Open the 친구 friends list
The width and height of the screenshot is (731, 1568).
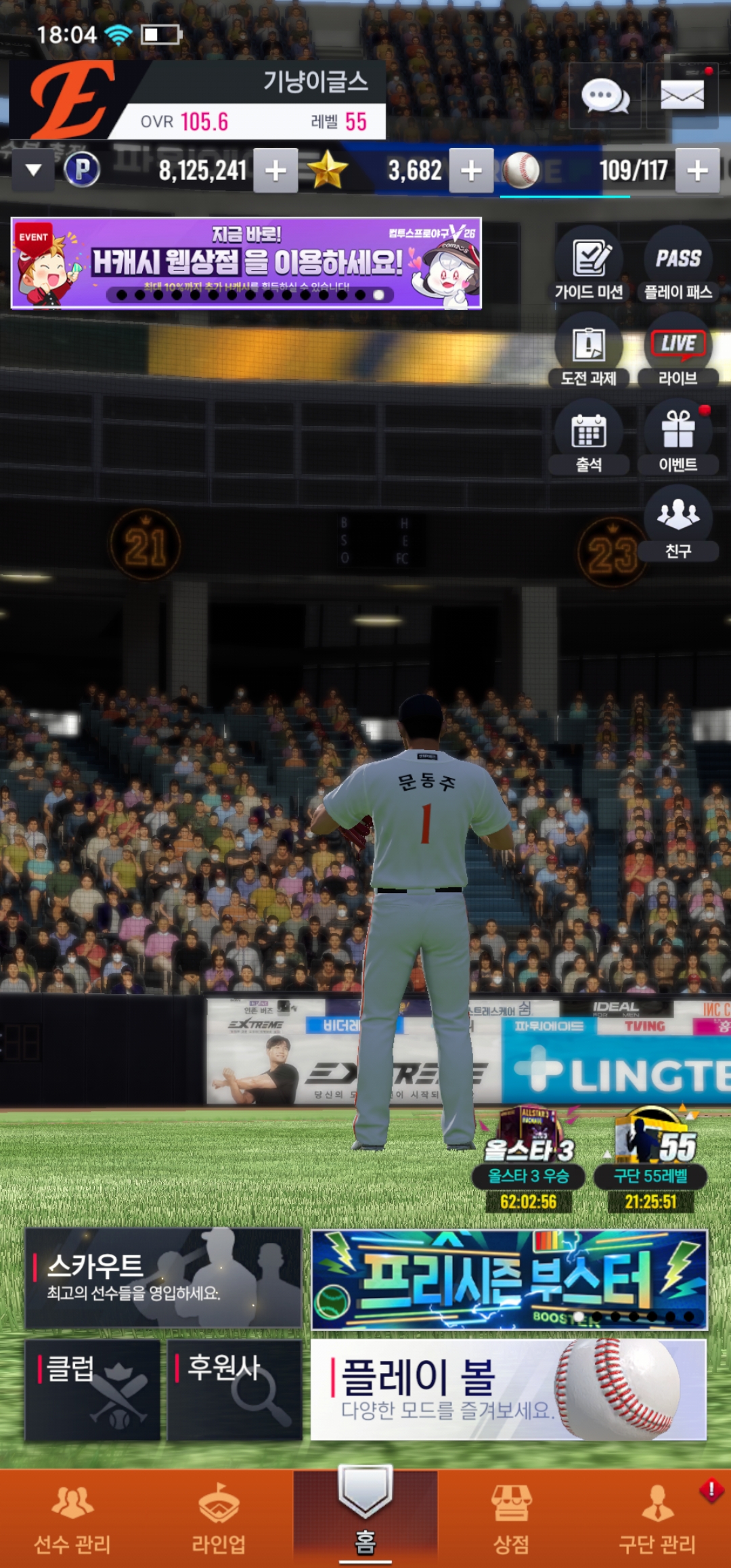(x=678, y=525)
